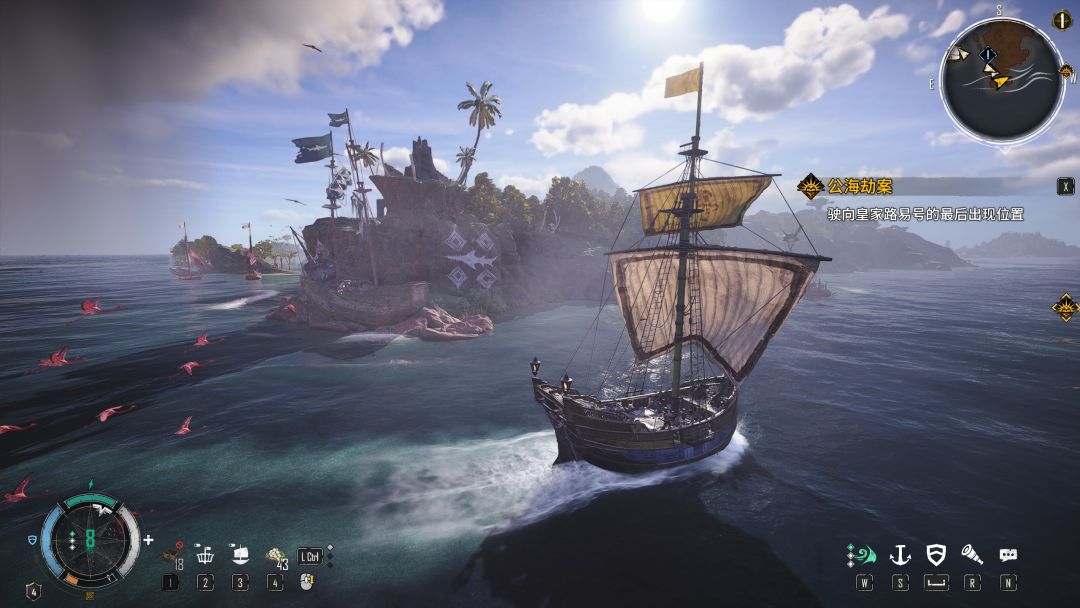Viewport: 1080px width, 608px height.
Task: Activate the brace shield icon
Action: (x=936, y=555)
